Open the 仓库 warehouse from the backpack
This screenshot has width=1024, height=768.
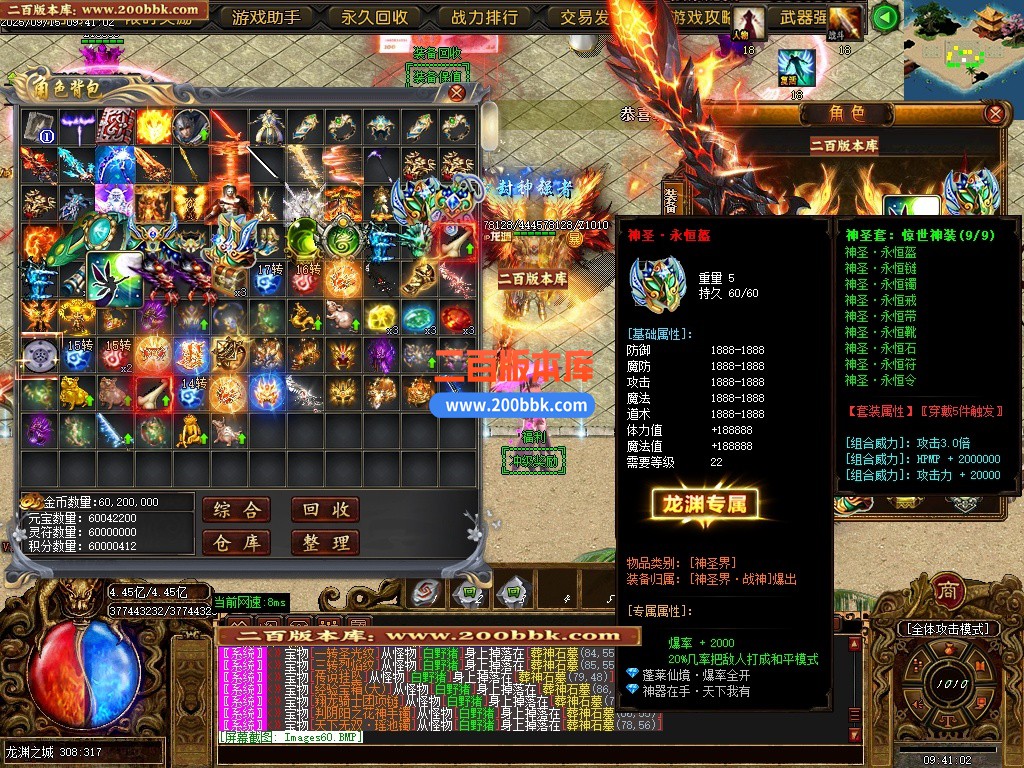tap(236, 543)
